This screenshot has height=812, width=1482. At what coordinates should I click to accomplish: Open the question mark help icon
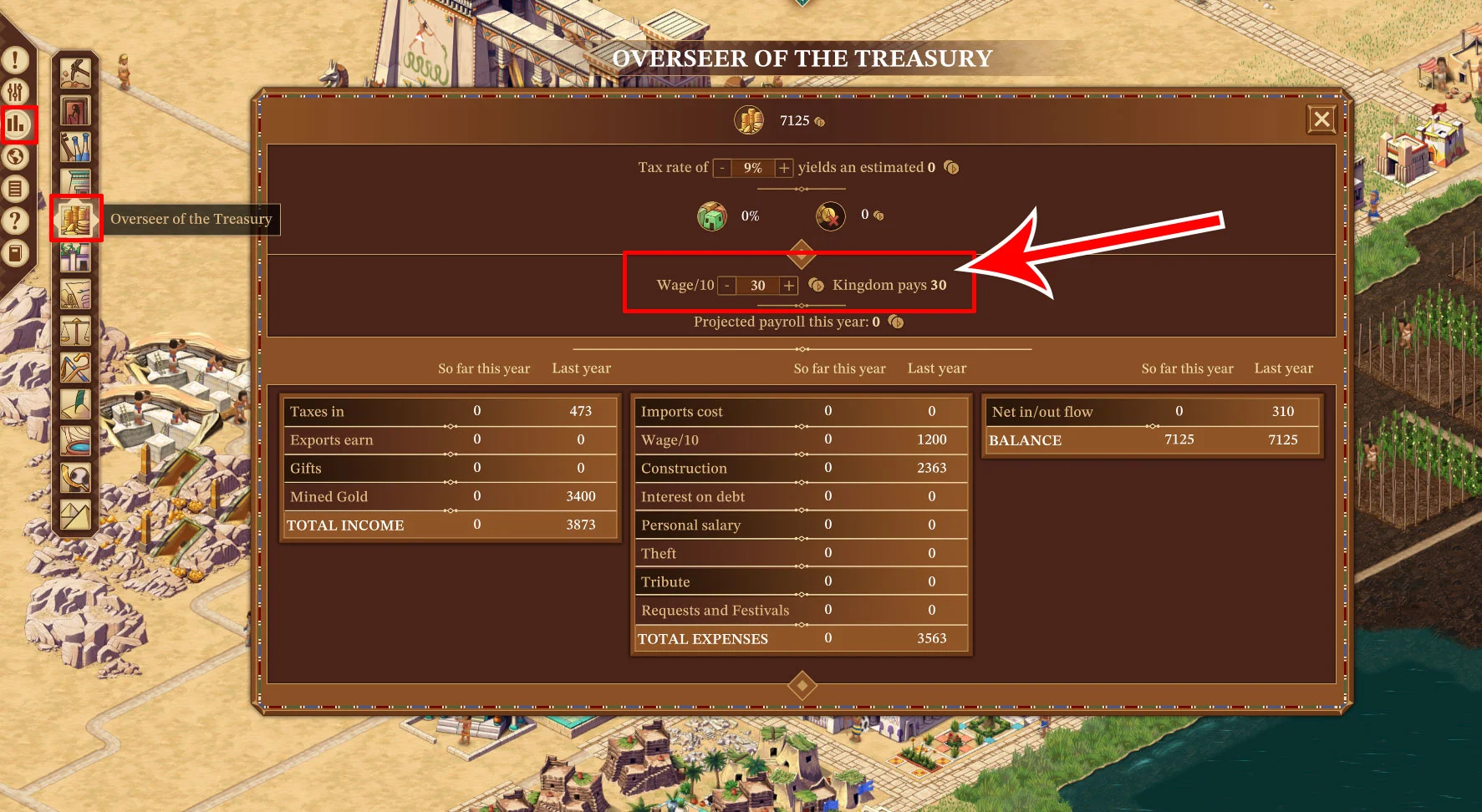click(x=16, y=221)
